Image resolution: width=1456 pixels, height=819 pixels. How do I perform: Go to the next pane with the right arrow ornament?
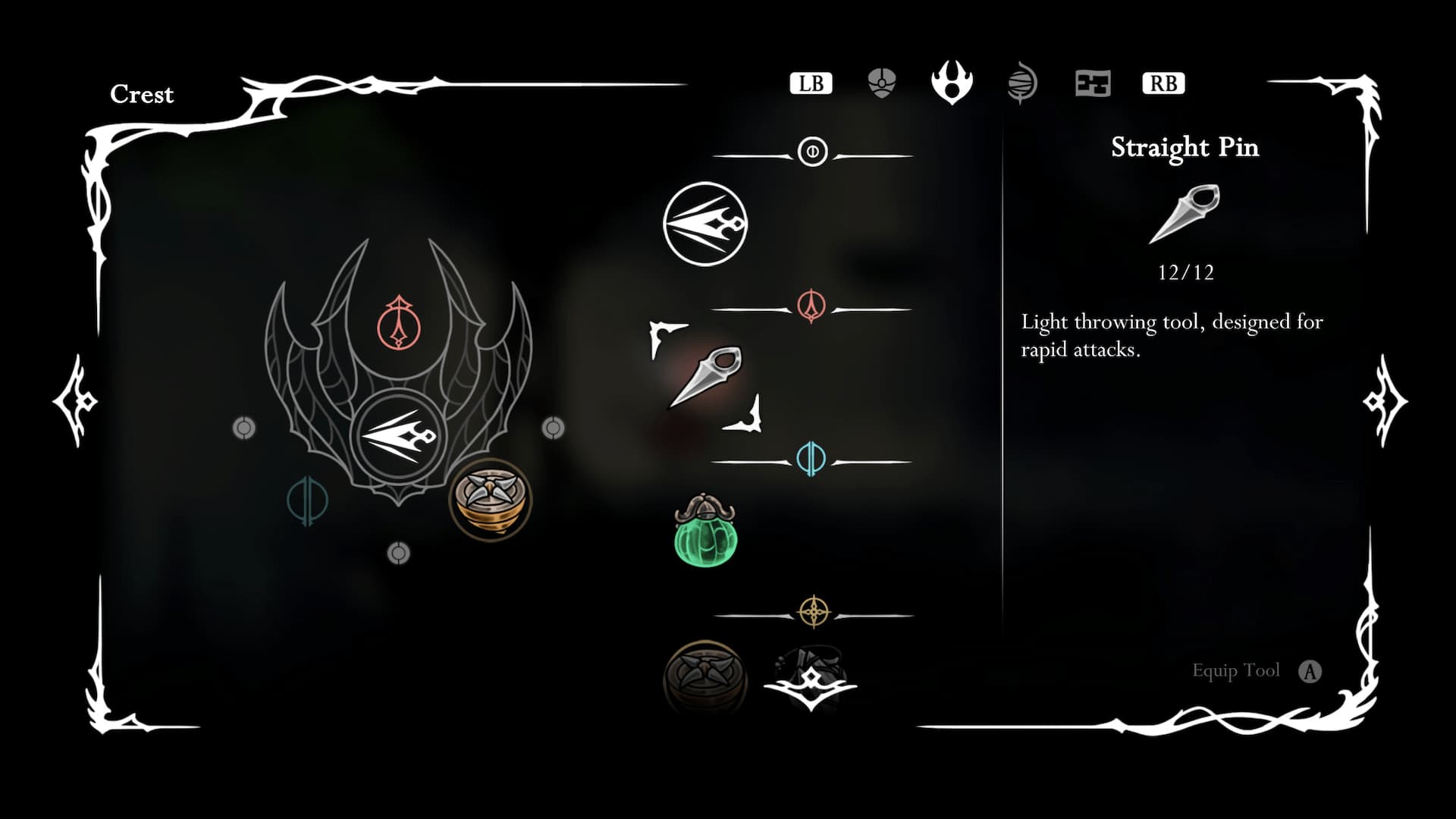click(x=1385, y=400)
